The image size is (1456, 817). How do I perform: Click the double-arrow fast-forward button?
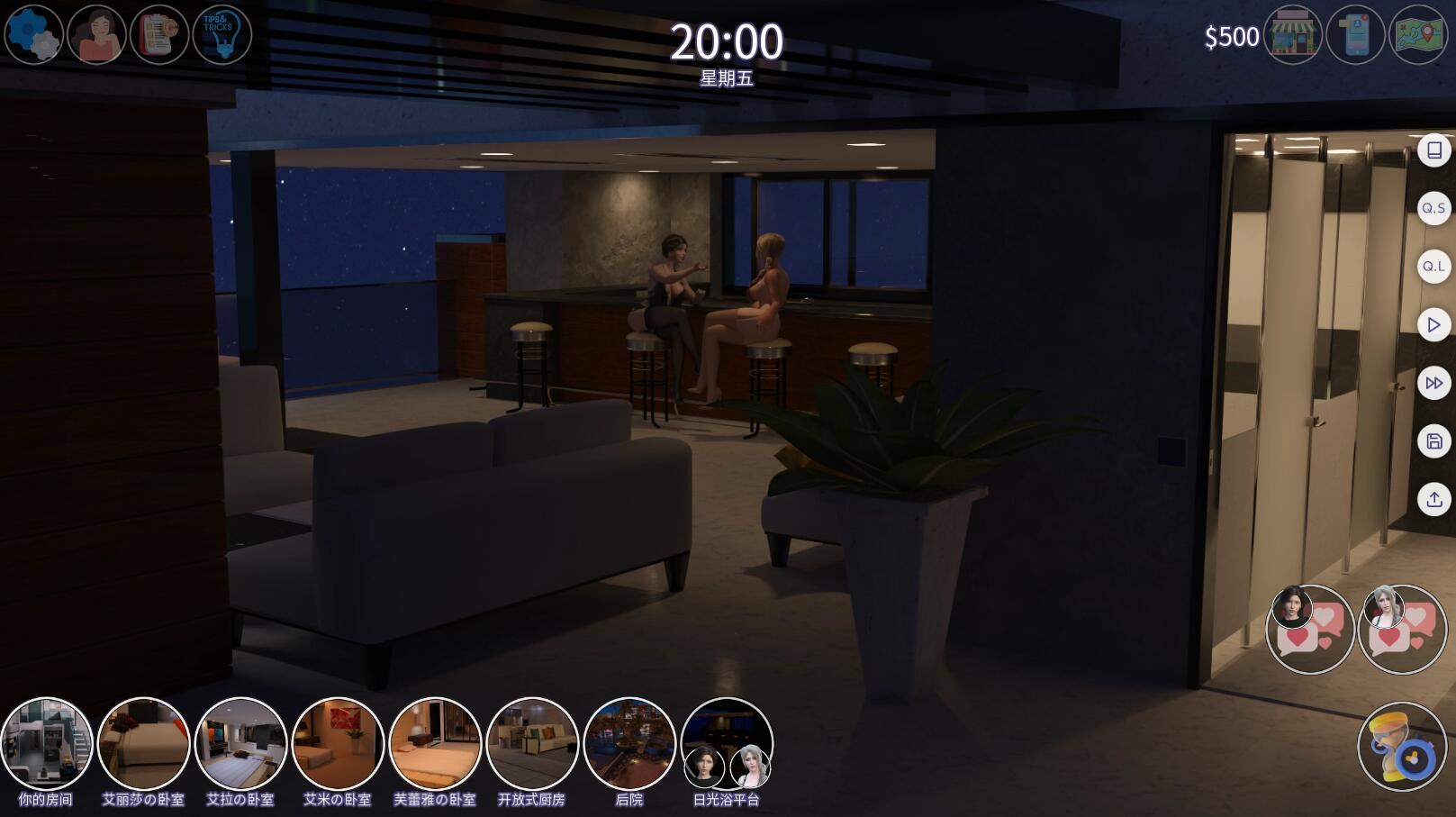point(1433,384)
